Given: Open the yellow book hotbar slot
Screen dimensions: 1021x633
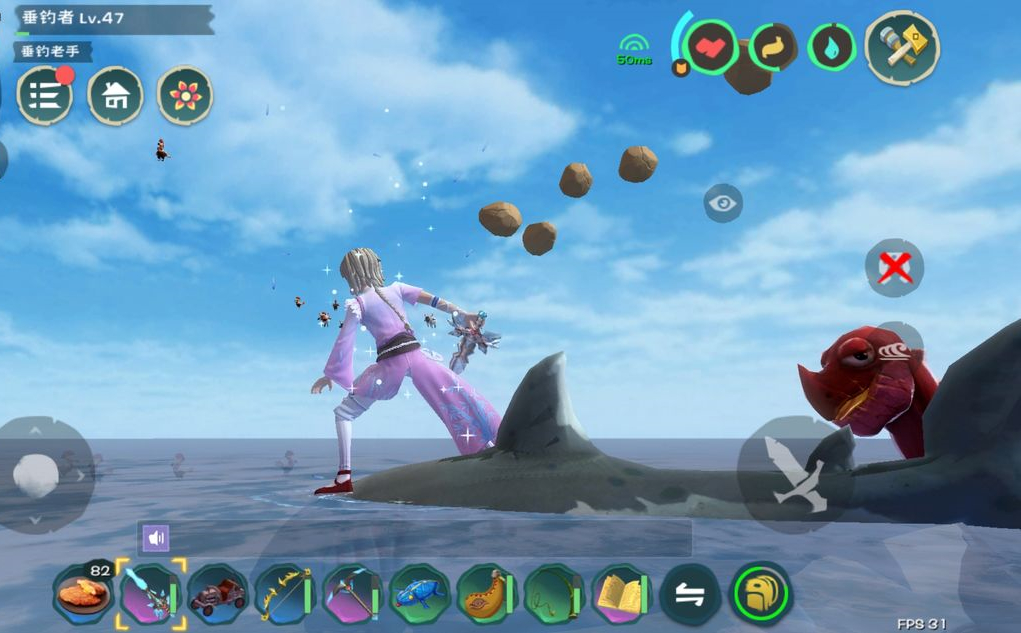Looking at the screenshot, I should point(622,595).
